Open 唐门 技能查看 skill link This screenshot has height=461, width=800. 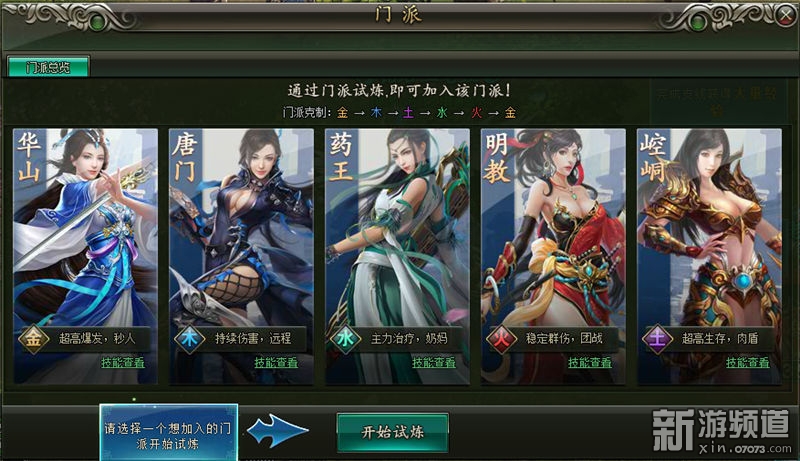278,363
